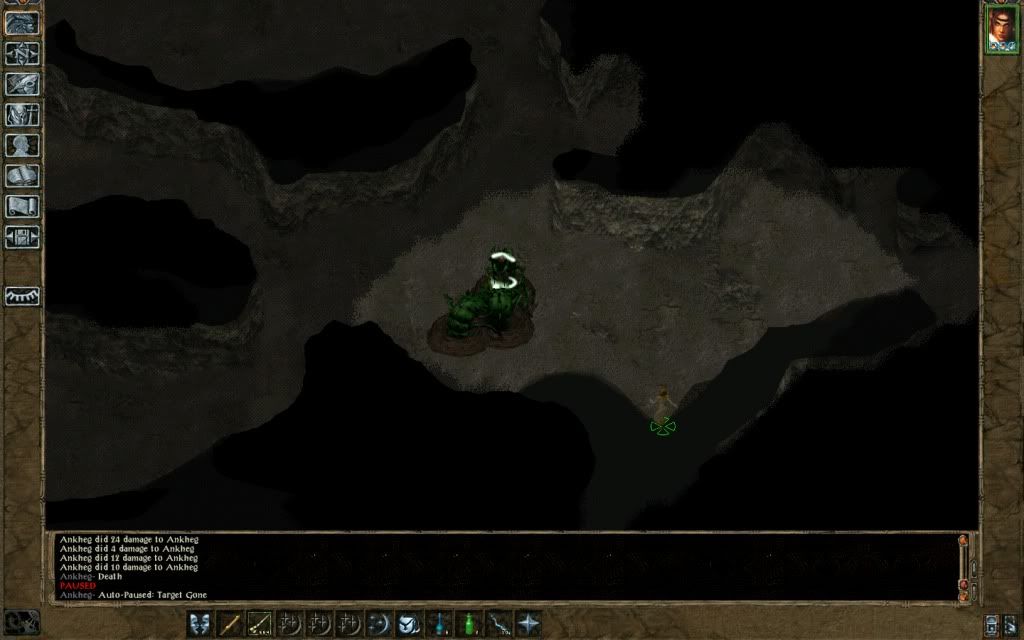Equip the quarterstaff weapon slot

pos(230,623)
